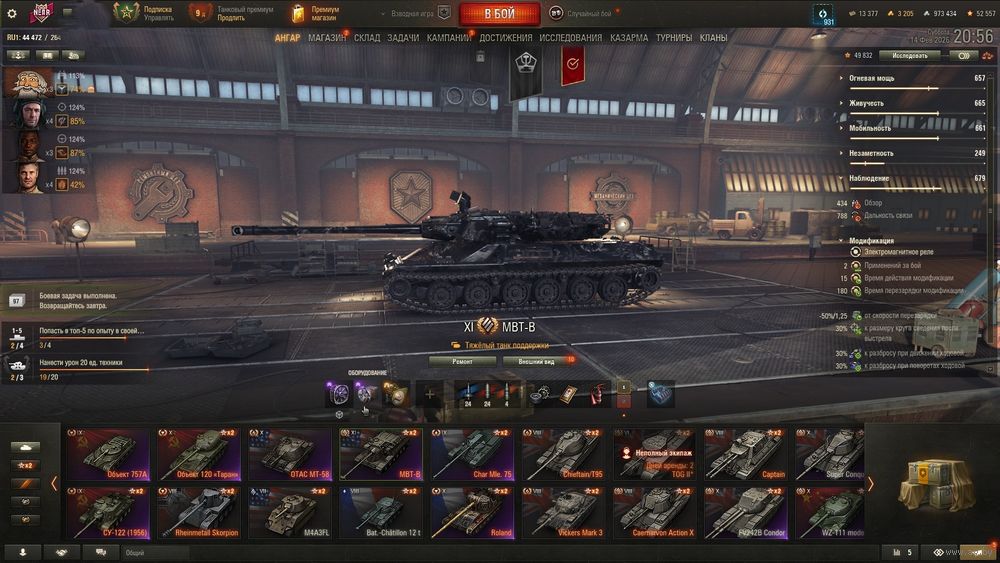Screen dimensions: 1000x563
Task: Open the КЛАНЫ tab
Action: click(713, 38)
